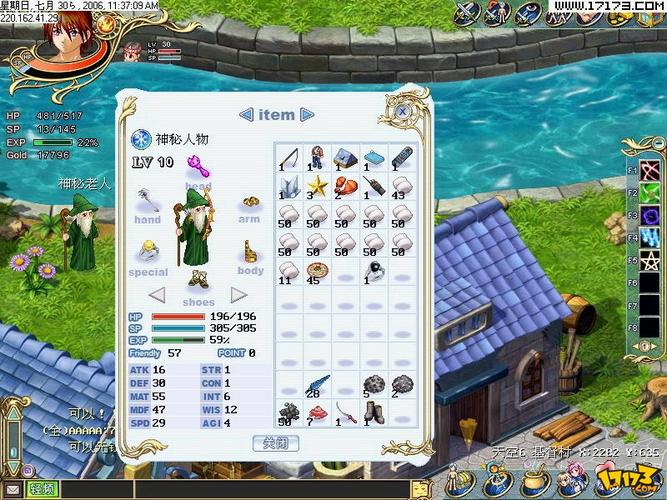
Task: Go to the next item page arrow
Action: tap(307, 115)
